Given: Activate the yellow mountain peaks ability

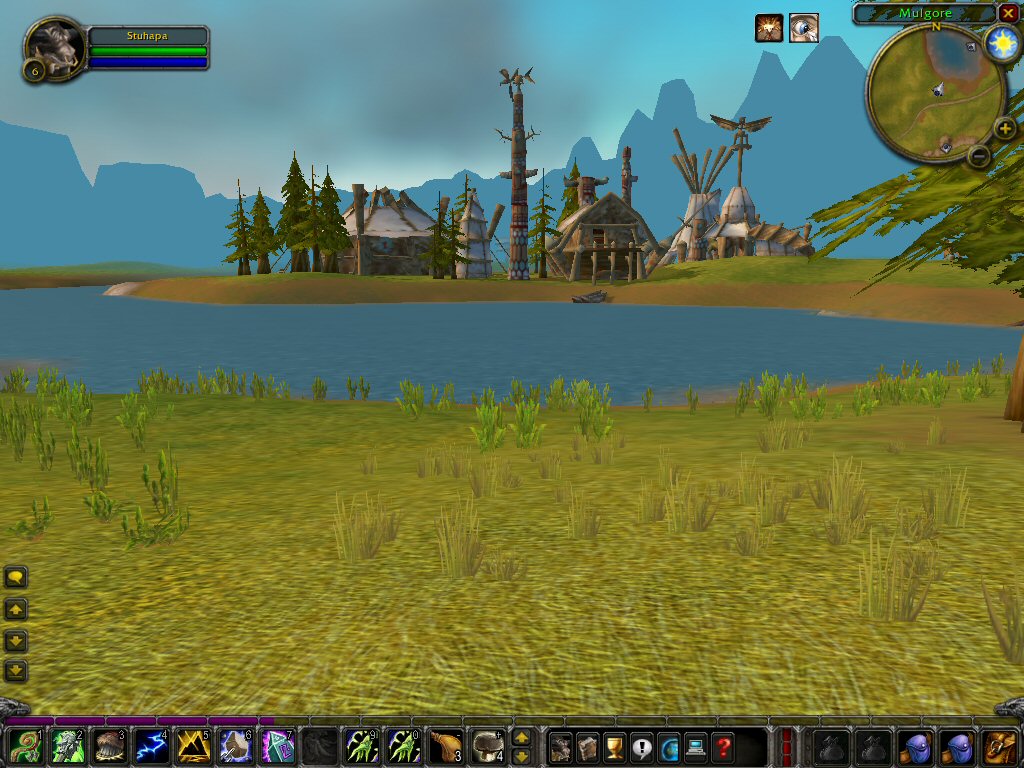Looking at the screenshot, I should coord(193,746).
